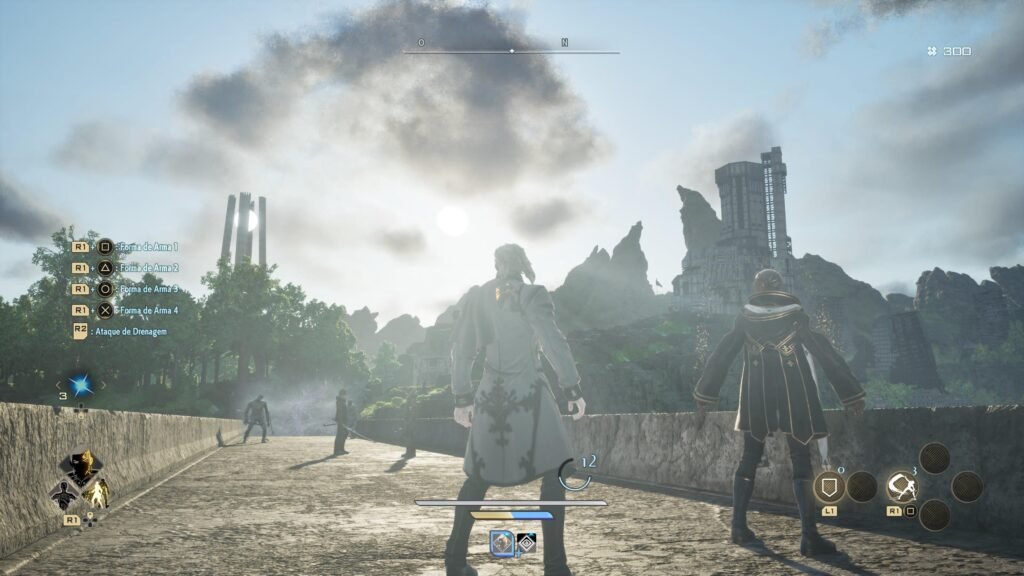Click the compass bar at the top
Screen dimensions: 1024x576
point(512,51)
